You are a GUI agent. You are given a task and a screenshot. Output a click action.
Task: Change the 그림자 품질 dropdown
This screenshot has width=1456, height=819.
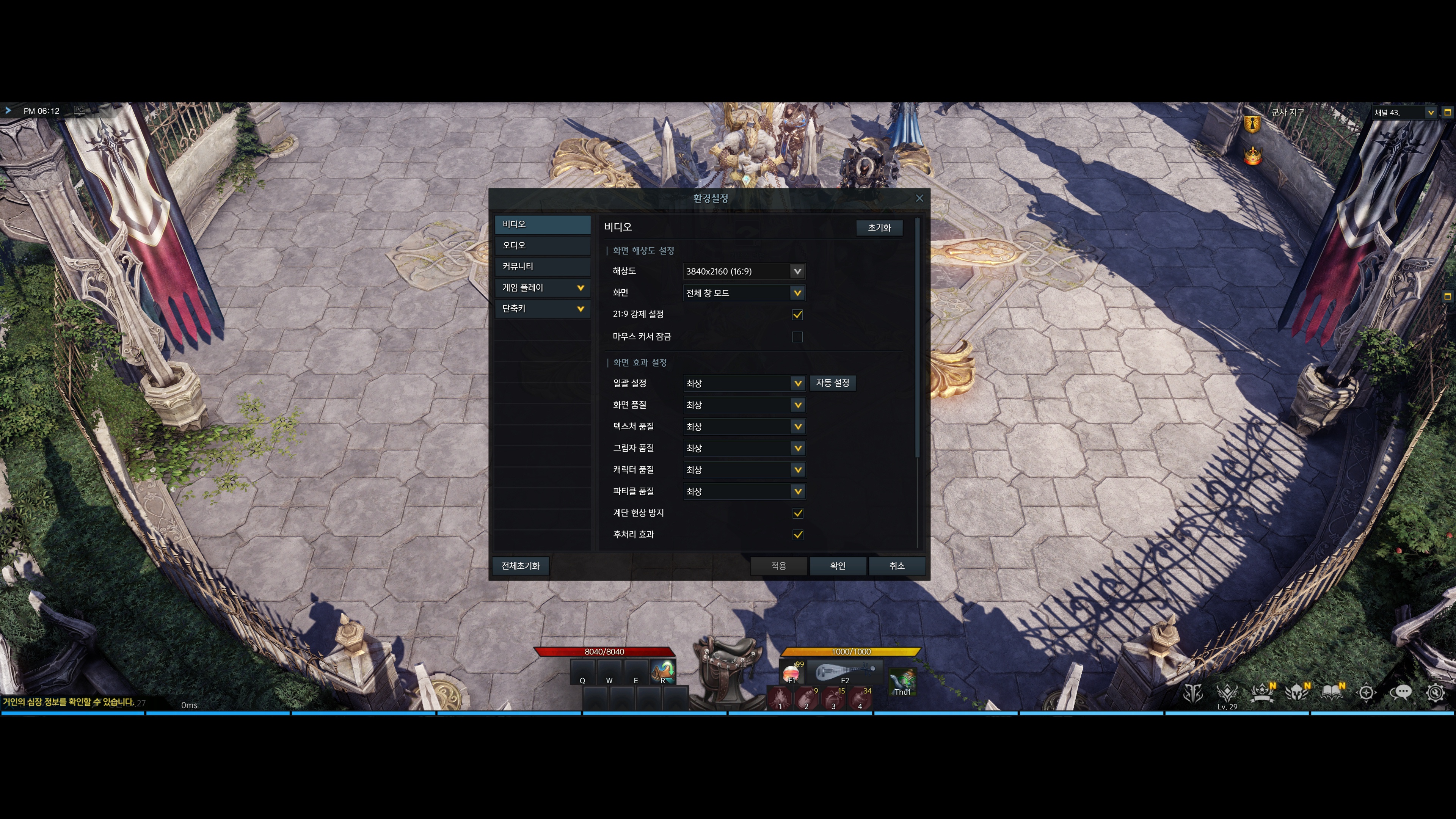[744, 448]
